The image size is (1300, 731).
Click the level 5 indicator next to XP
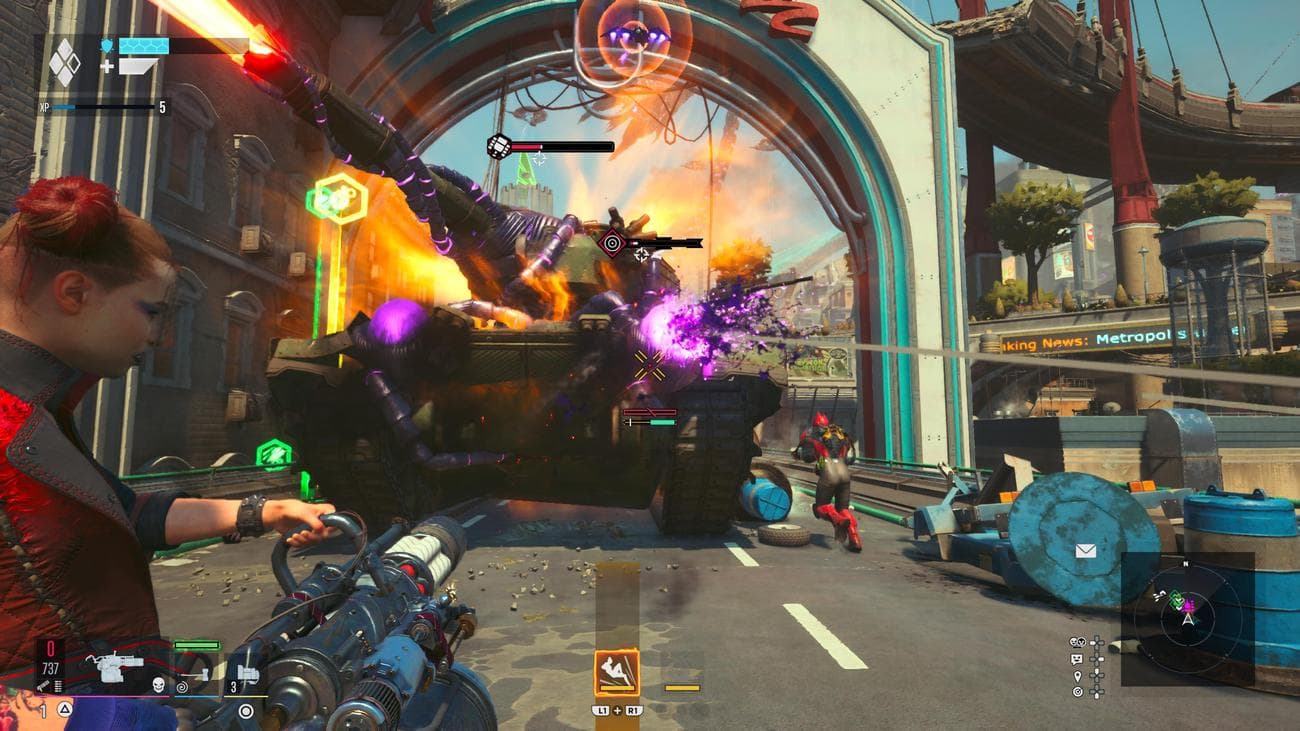pos(163,107)
